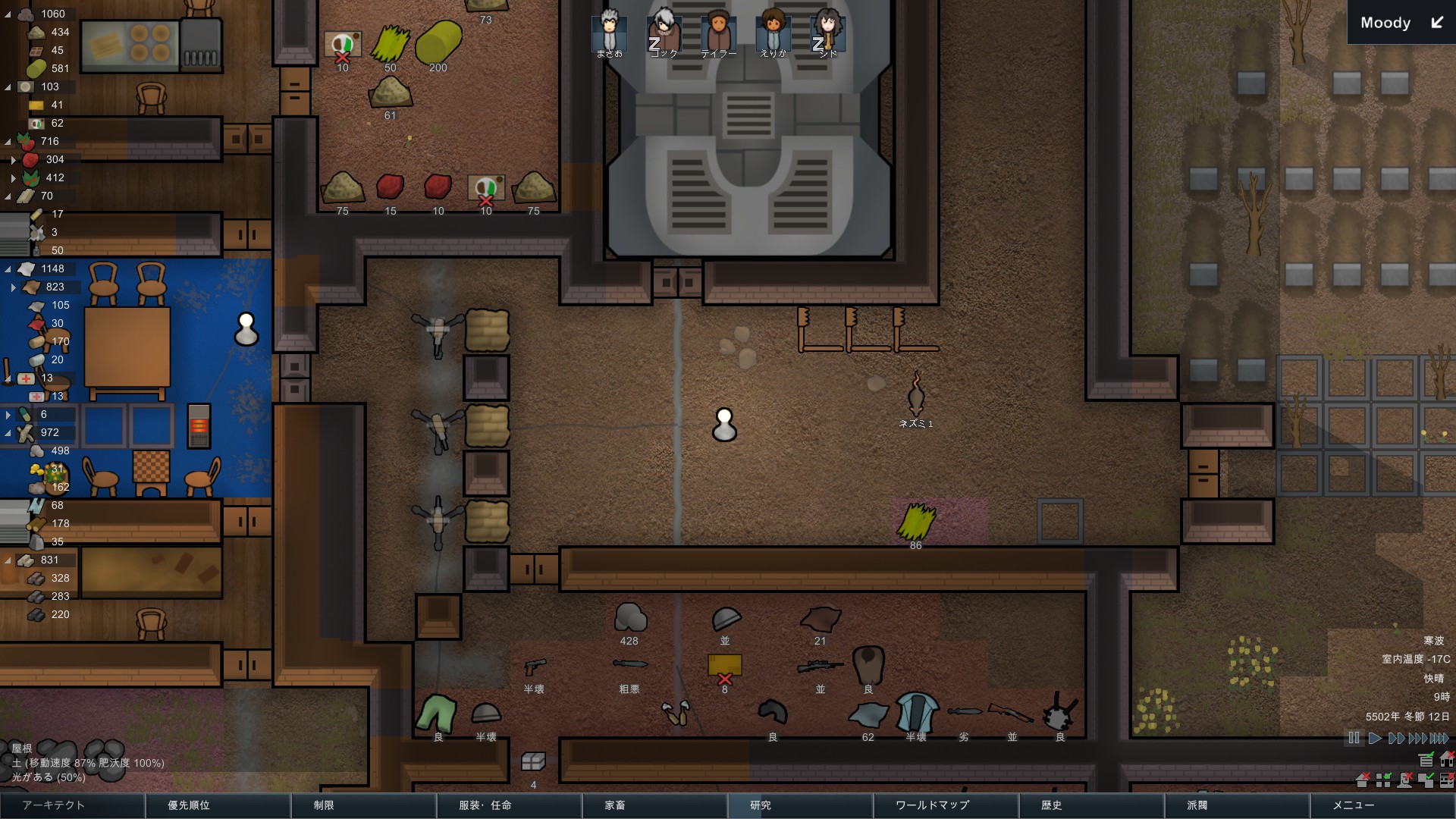
Task: Open the メニュー button
Action: click(1355, 806)
